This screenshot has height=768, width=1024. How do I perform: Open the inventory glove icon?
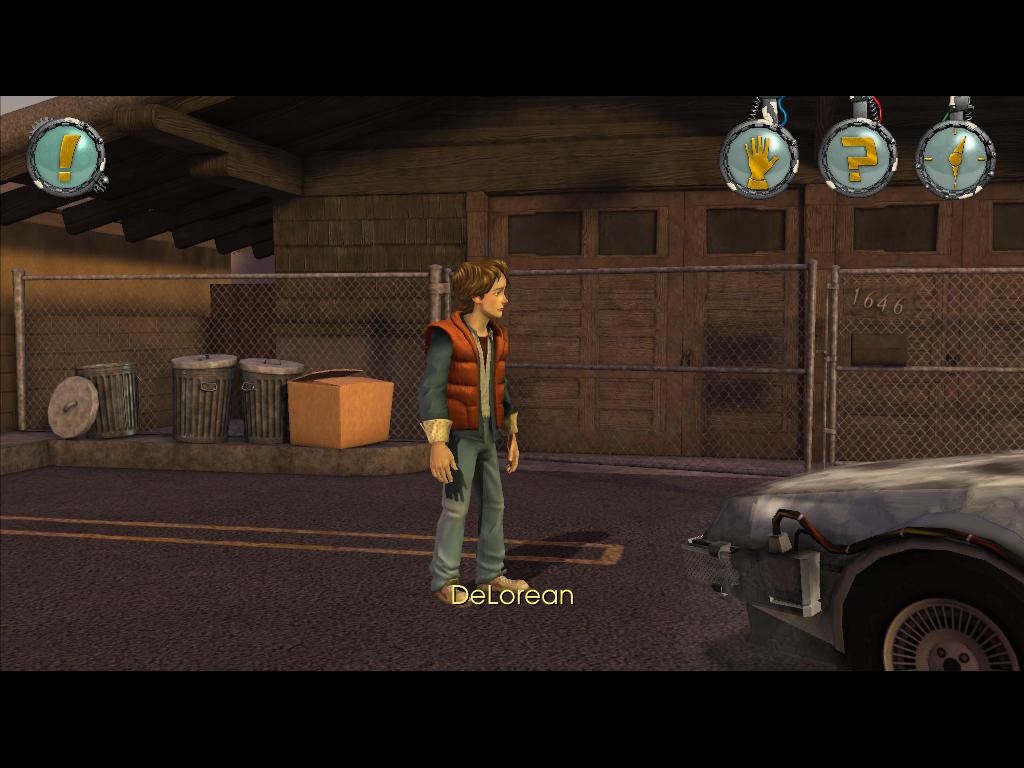pos(759,158)
